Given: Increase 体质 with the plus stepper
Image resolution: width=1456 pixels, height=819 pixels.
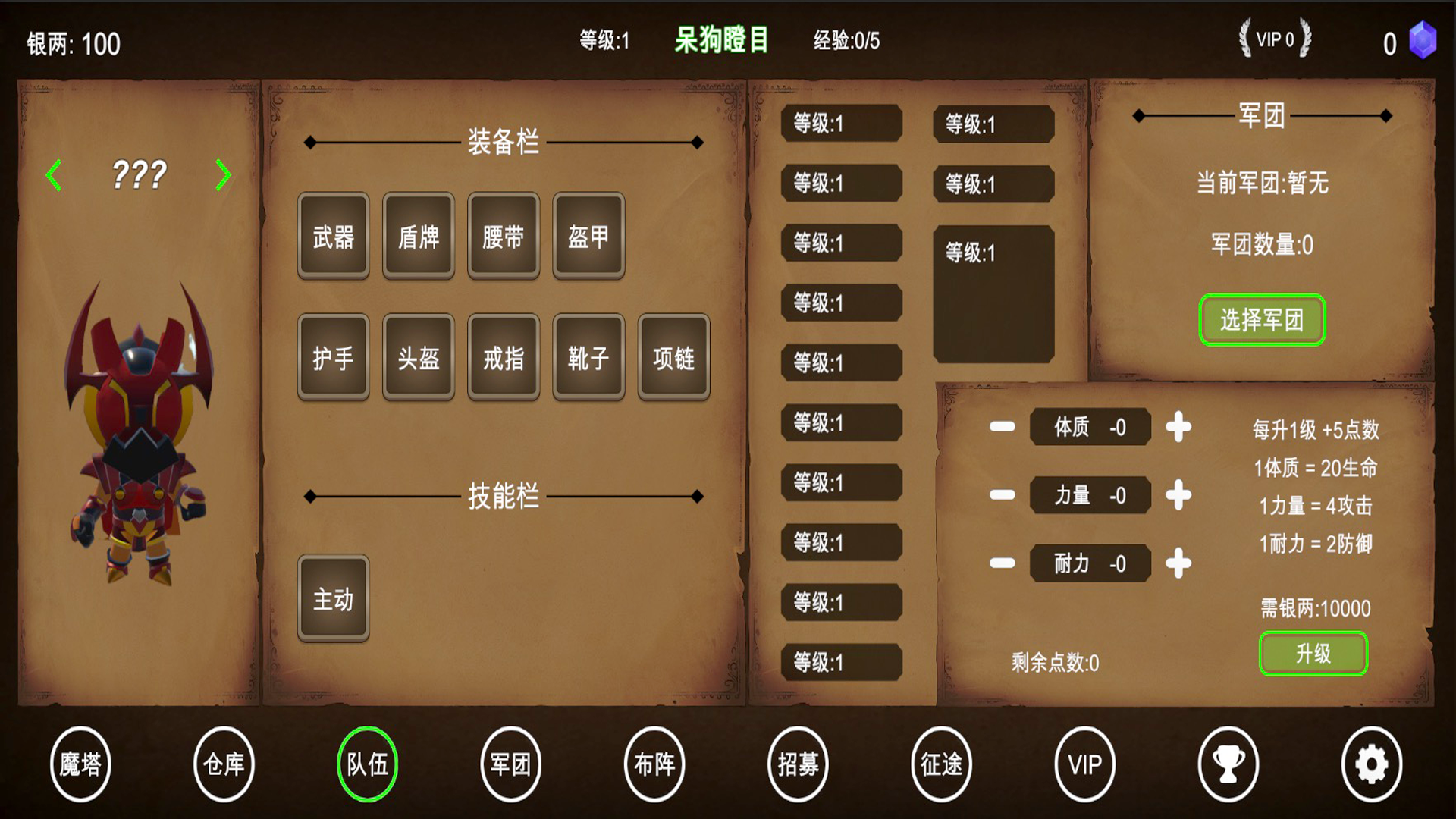Looking at the screenshot, I should point(1178,427).
